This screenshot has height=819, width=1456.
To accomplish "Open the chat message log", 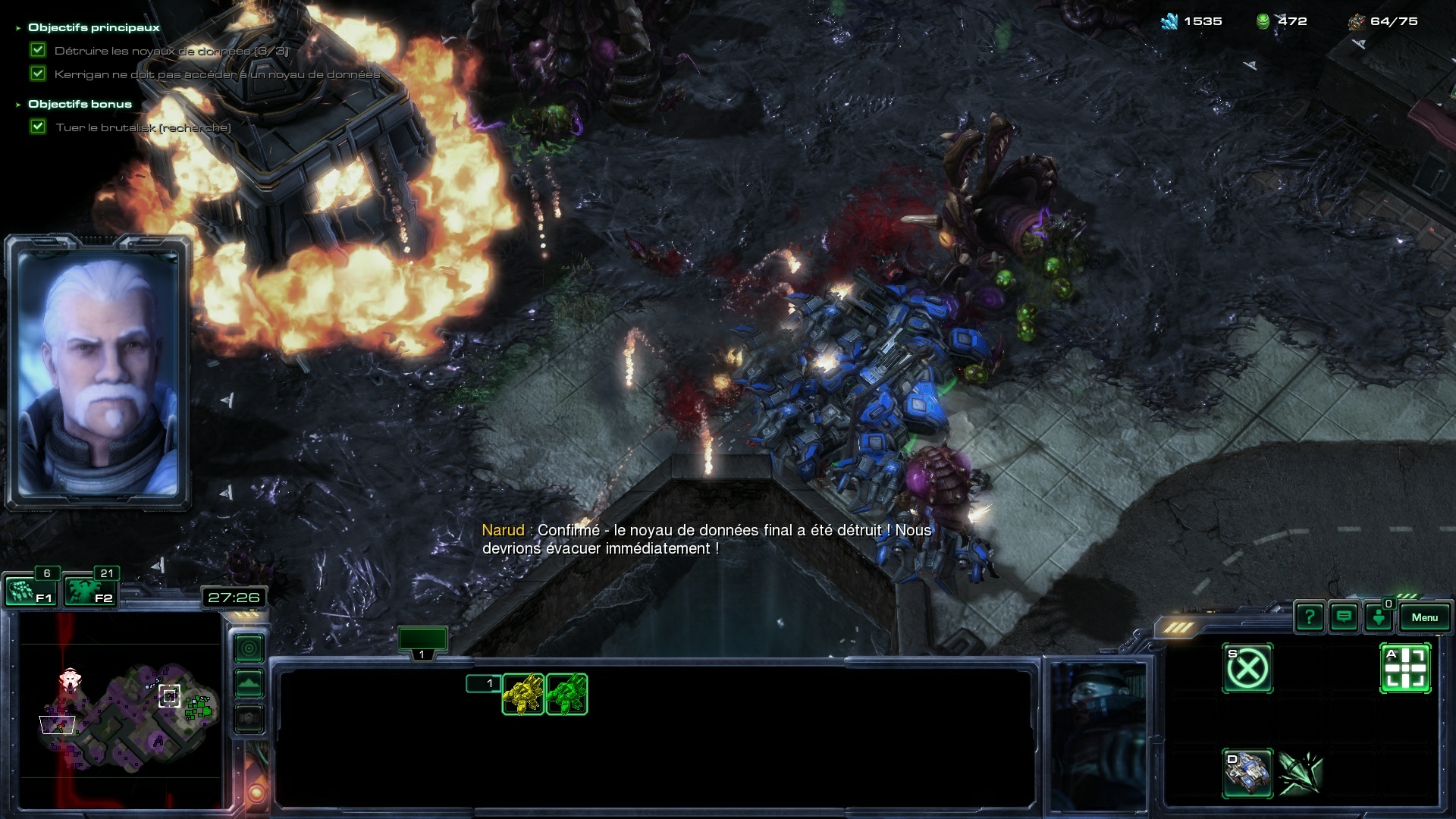I will (x=1344, y=617).
